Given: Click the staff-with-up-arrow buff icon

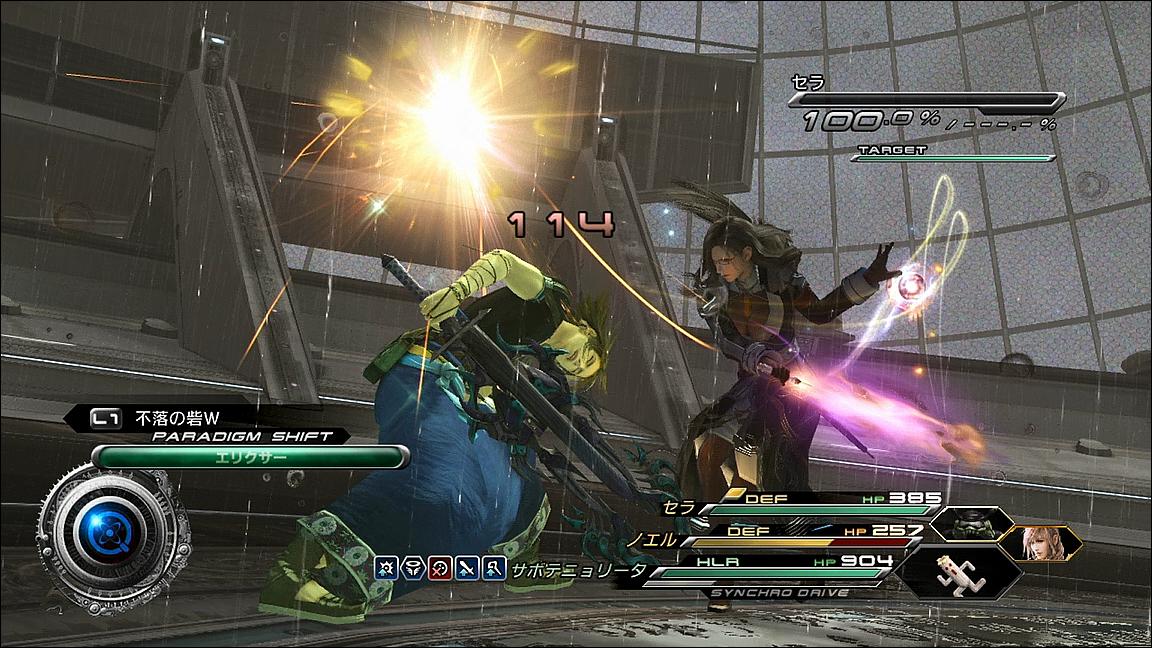Looking at the screenshot, I should (493, 570).
